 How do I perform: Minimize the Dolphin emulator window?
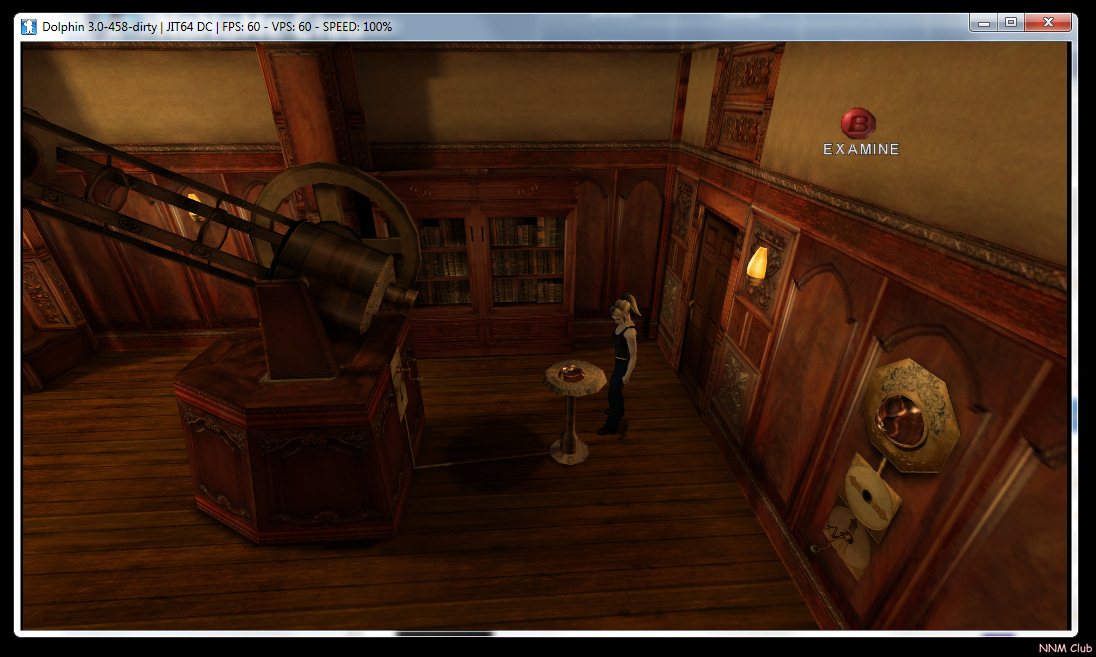point(985,22)
